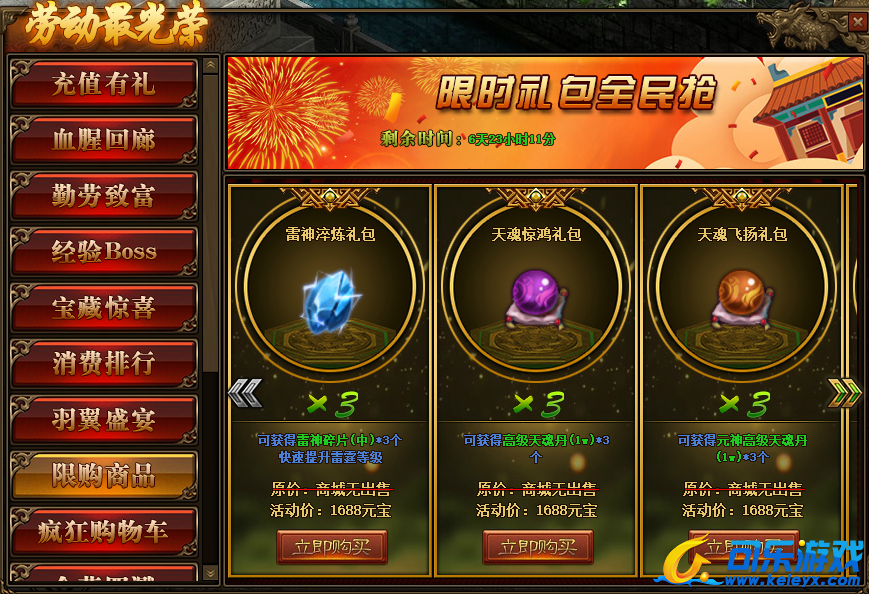Close the 劳动最光荣 window
The image size is (869, 594).
click(857, 21)
